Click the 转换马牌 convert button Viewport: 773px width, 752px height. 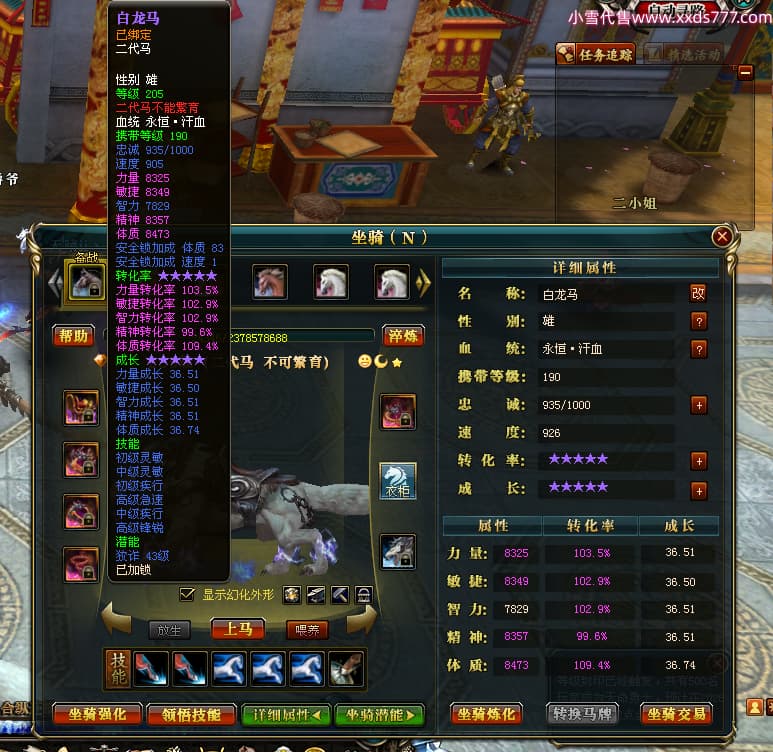[582, 714]
